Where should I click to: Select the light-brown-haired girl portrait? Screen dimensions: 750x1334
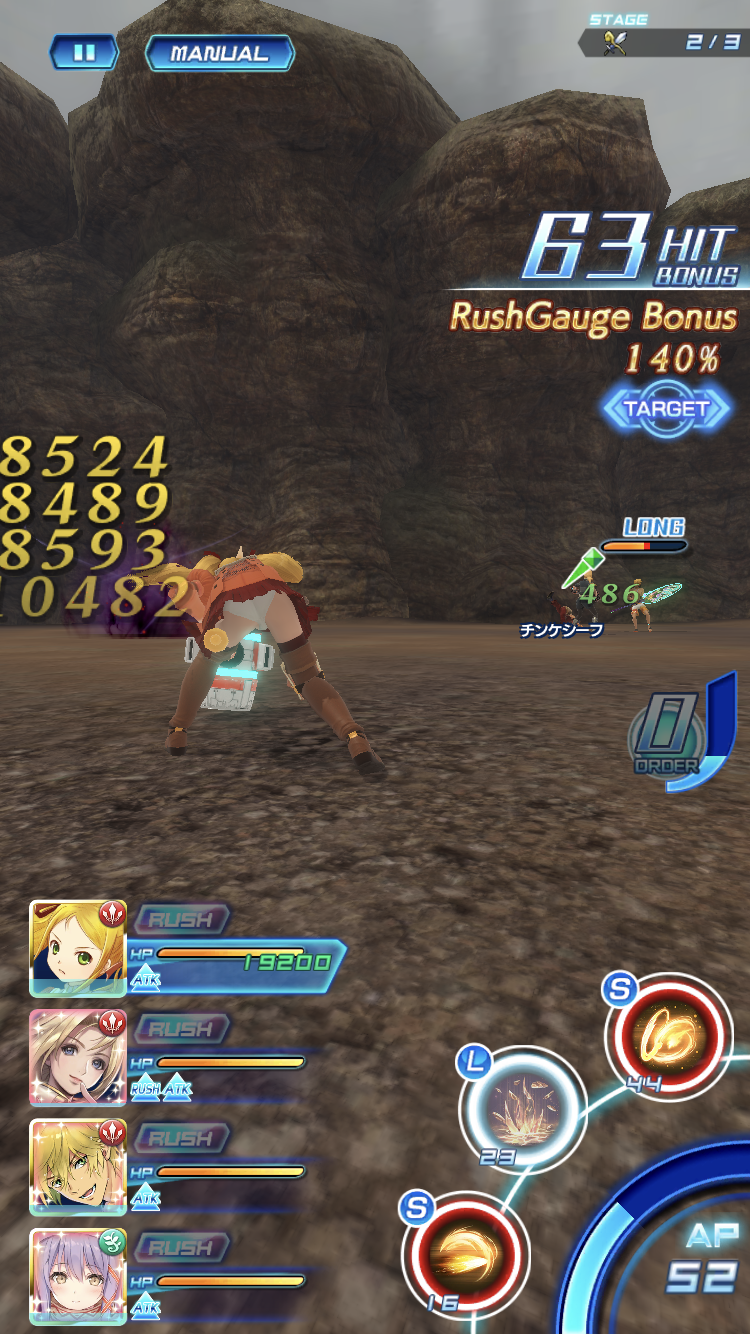[78, 1057]
